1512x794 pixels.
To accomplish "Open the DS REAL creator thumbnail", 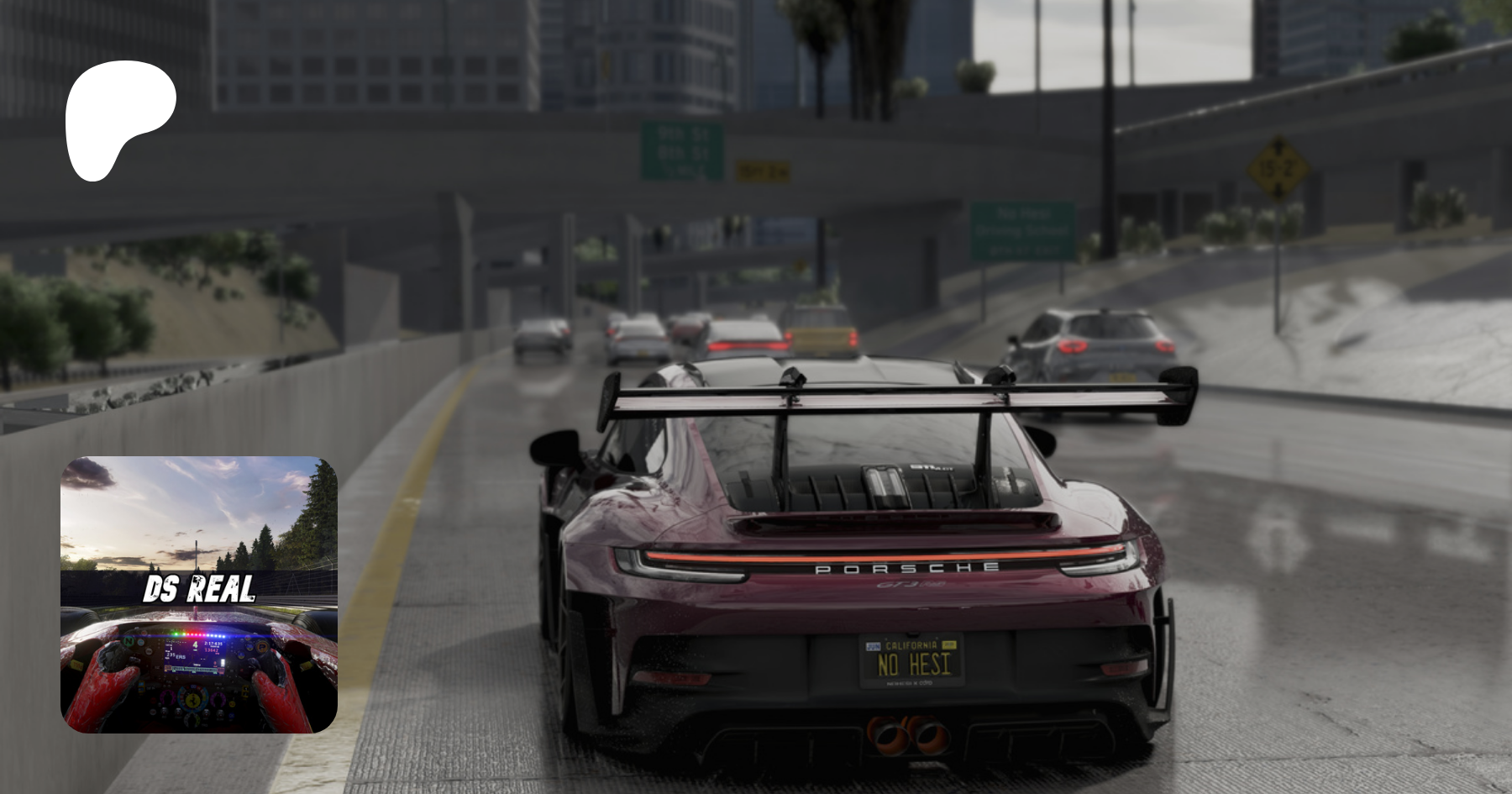I will (x=199, y=594).
